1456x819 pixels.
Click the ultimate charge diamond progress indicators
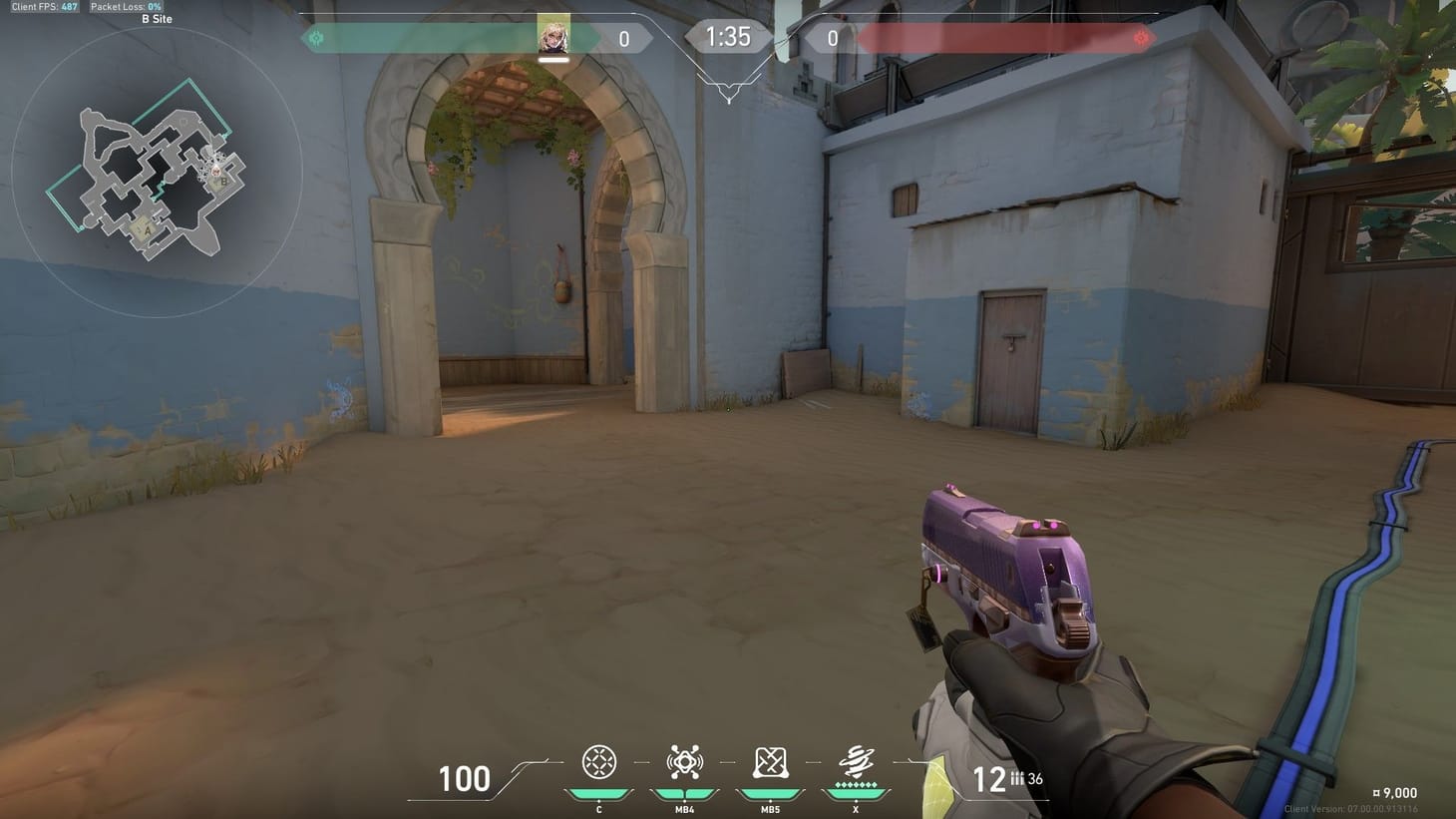(855, 784)
